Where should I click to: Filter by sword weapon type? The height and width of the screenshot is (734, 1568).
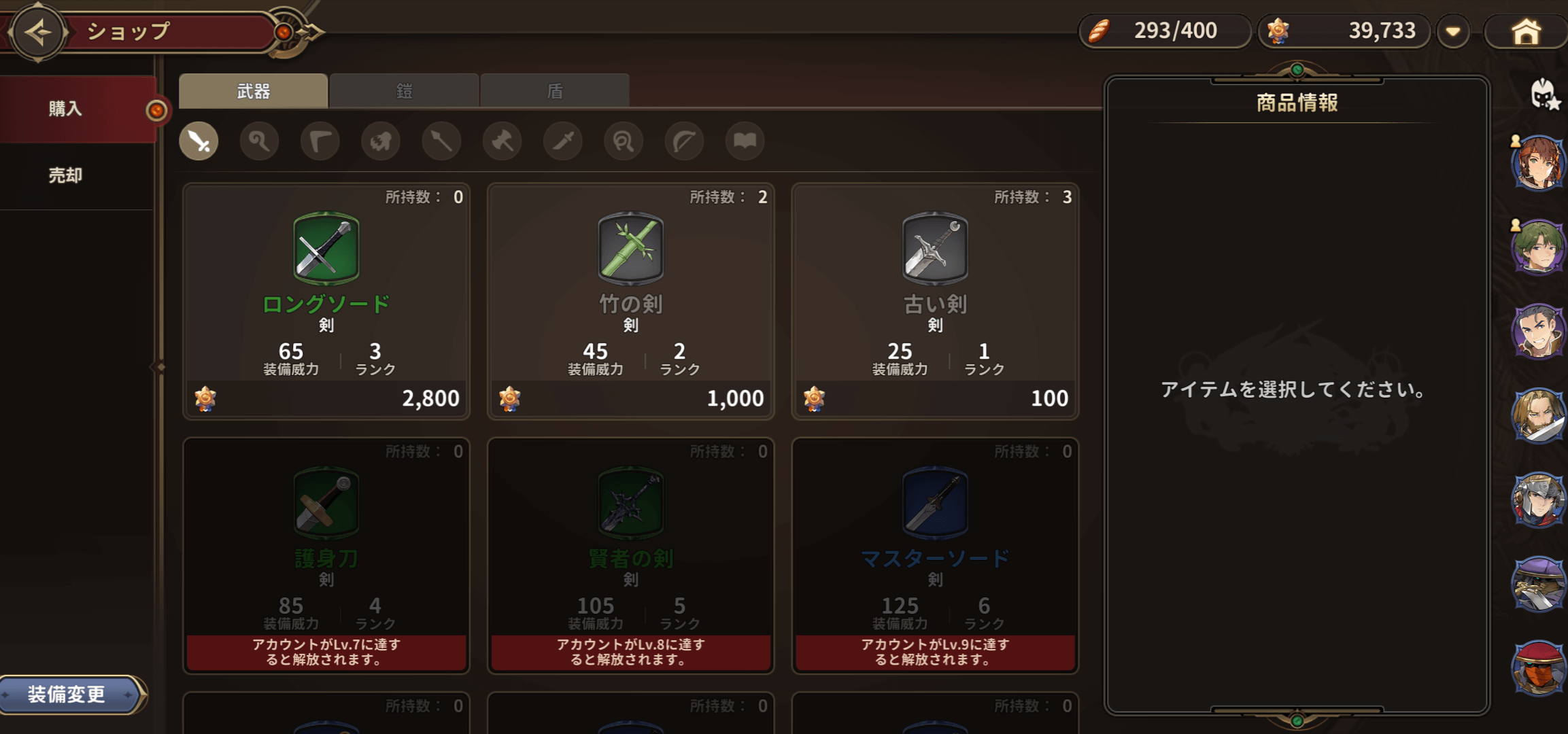click(x=199, y=141)
